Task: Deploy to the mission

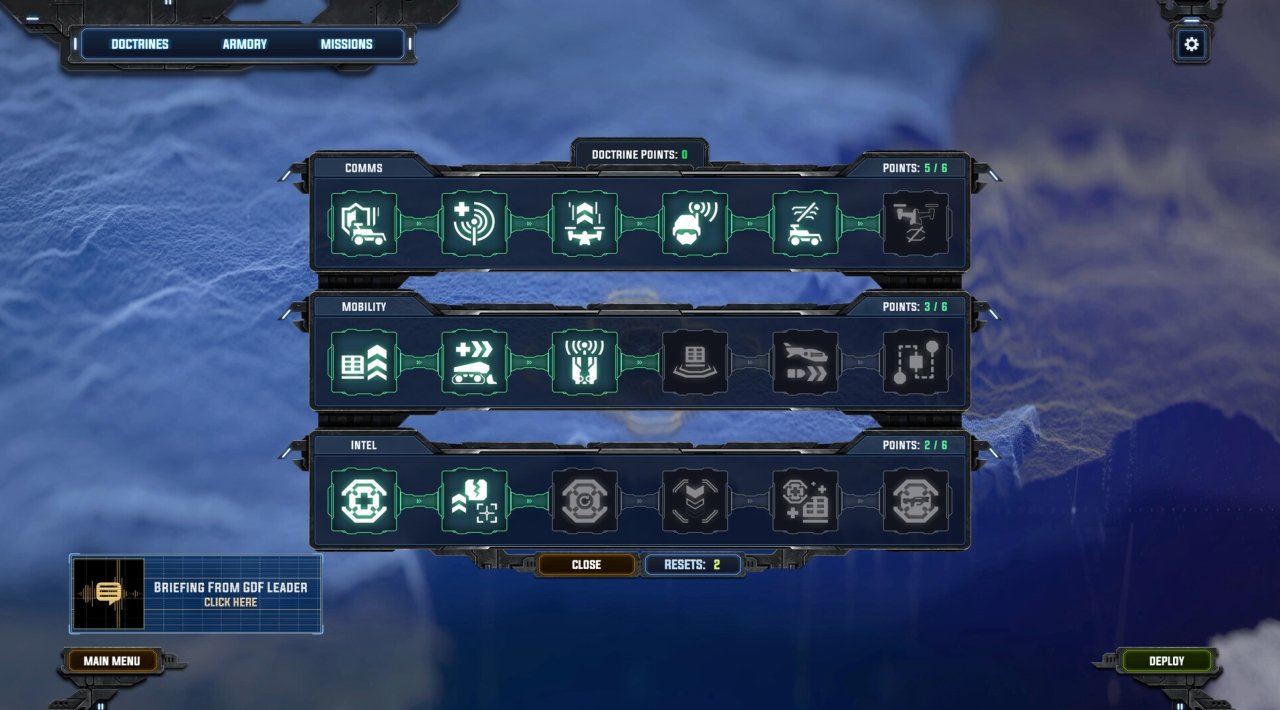Action: (x=1167, y=661)
